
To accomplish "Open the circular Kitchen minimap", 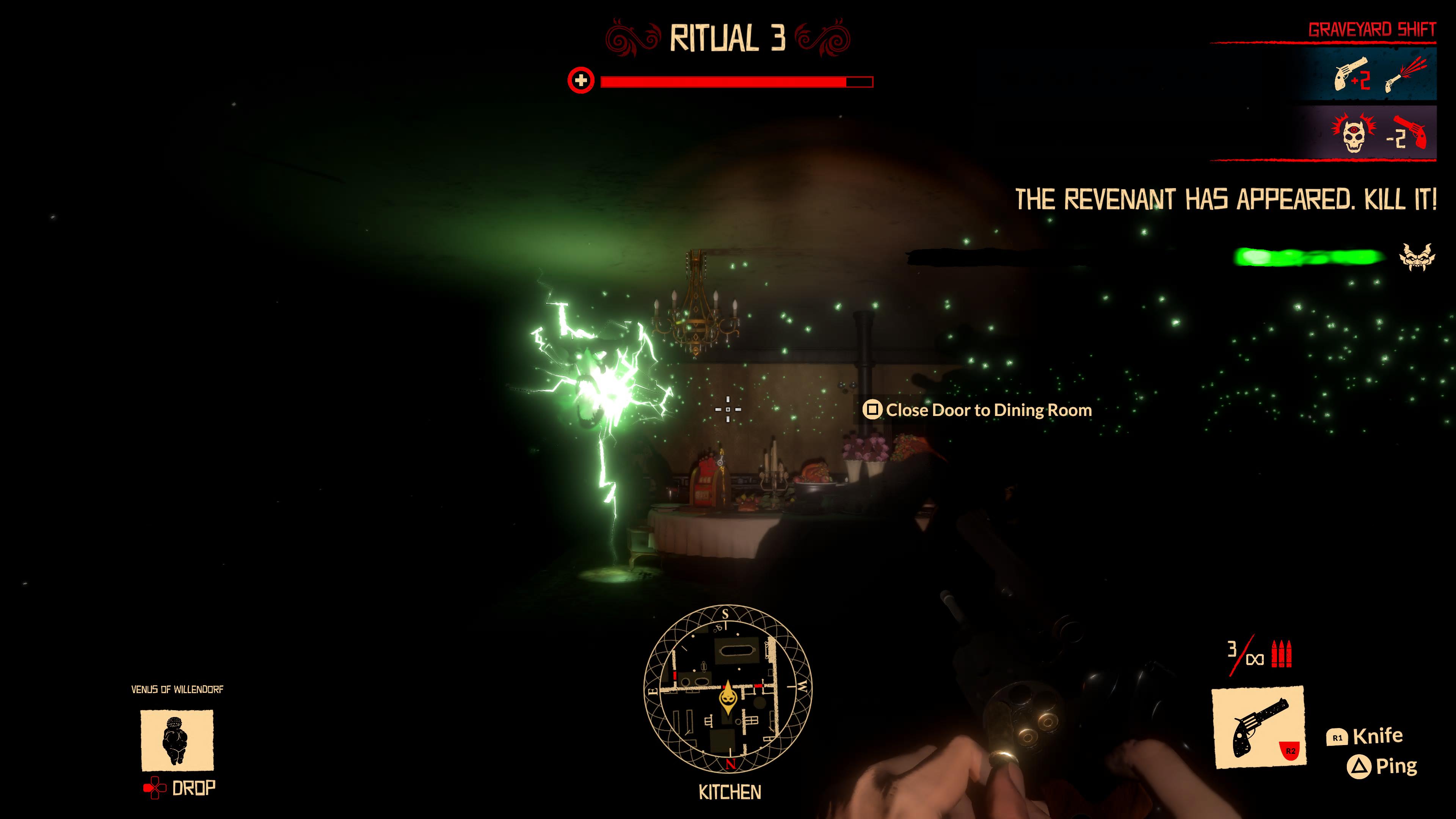I will pos(728,689).
